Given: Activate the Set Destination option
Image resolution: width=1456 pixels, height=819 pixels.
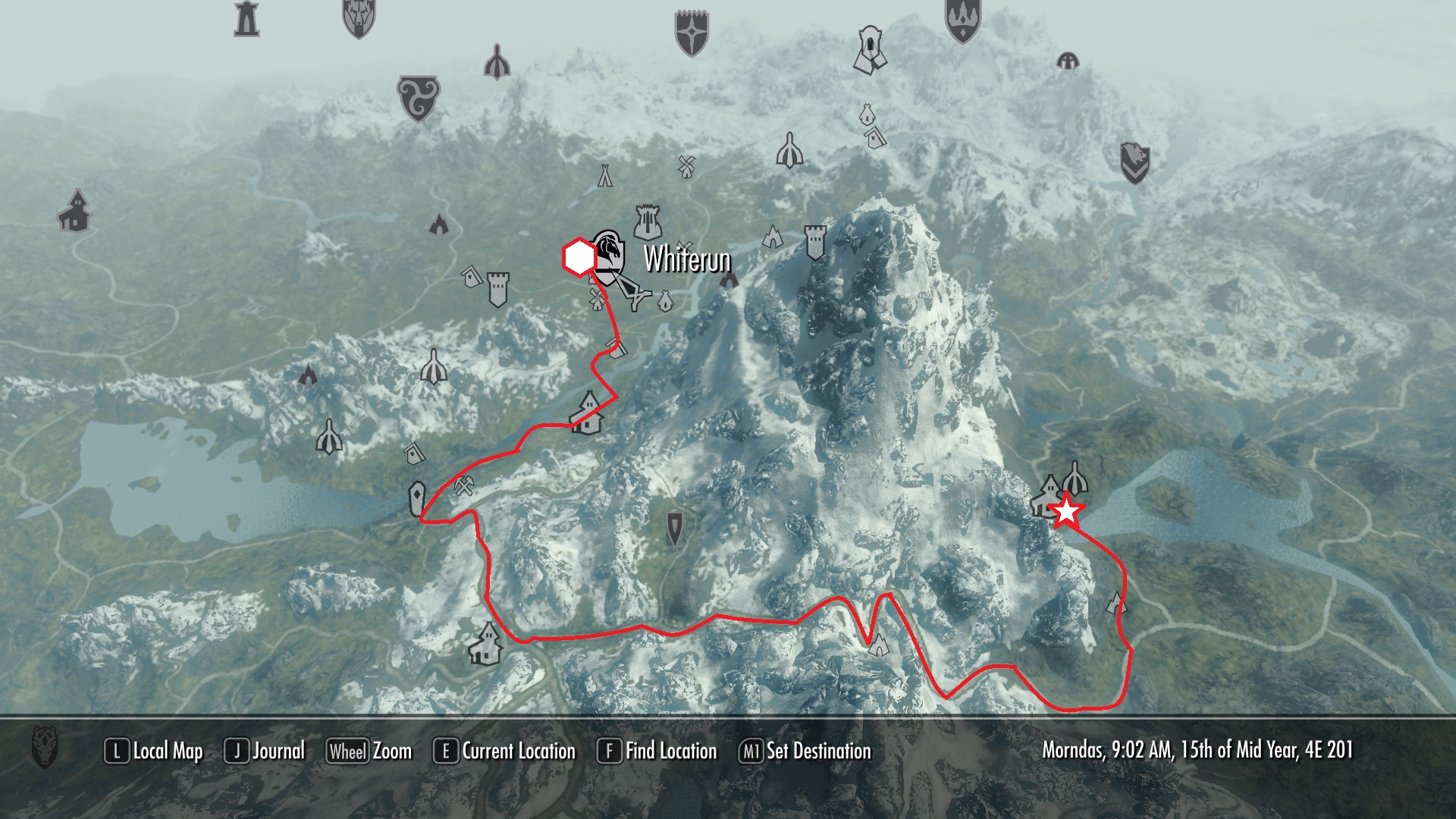Looking at the screenshot, I should [805, 751].
